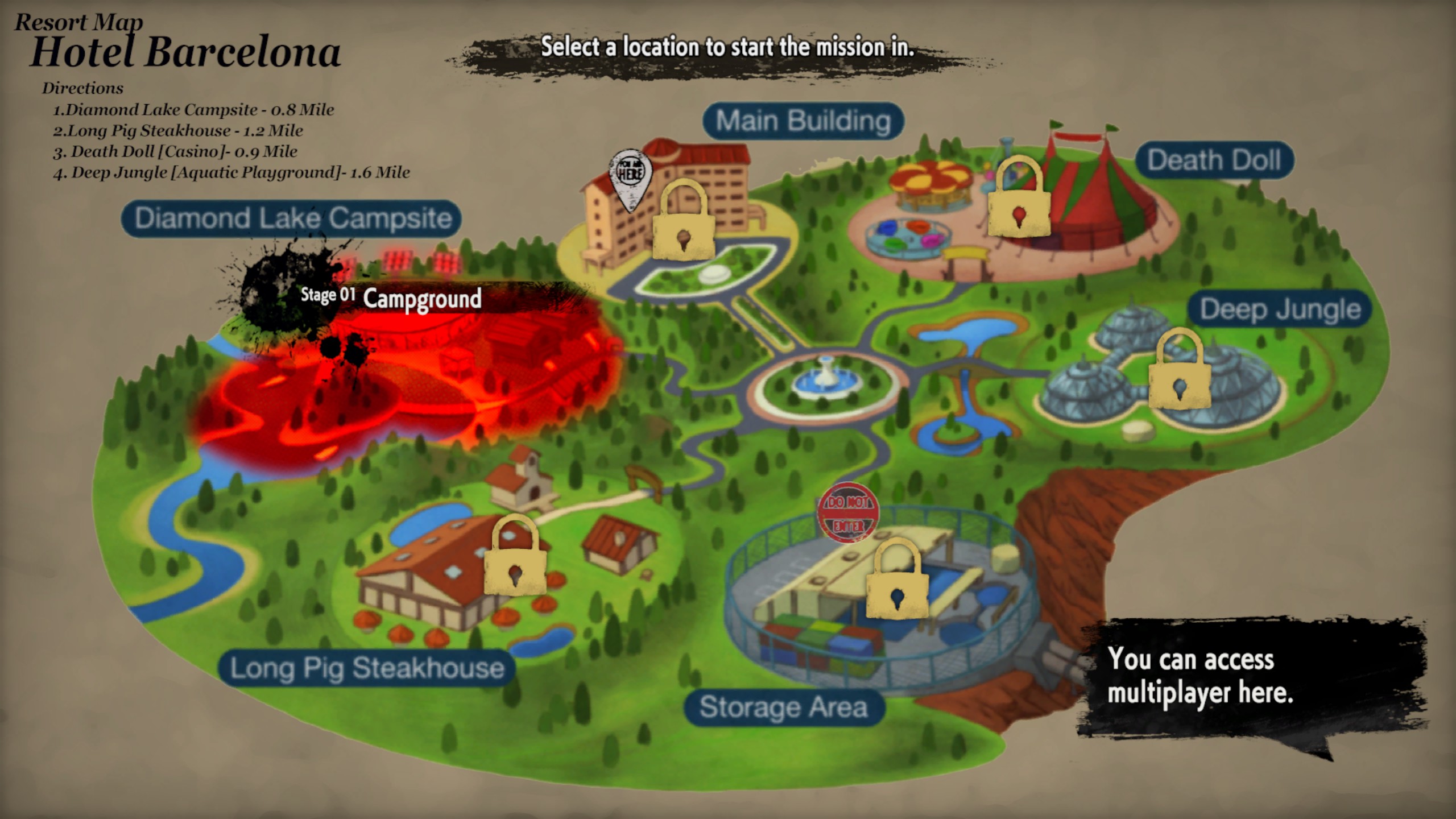The width and height of the screenshot is (1456, 819).
Task: Select the padlock over Deep Jungle domes
Action: point(1180,370)
